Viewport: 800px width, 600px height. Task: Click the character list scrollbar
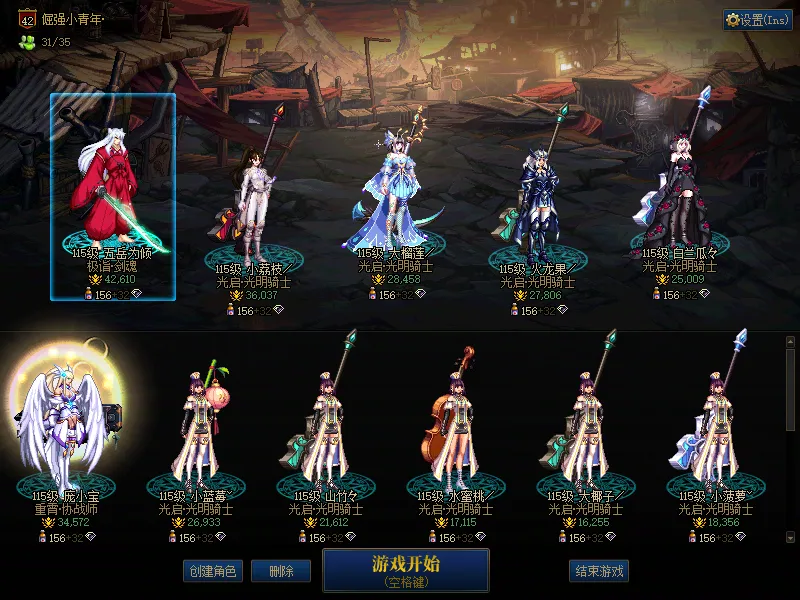click(790, 390)
